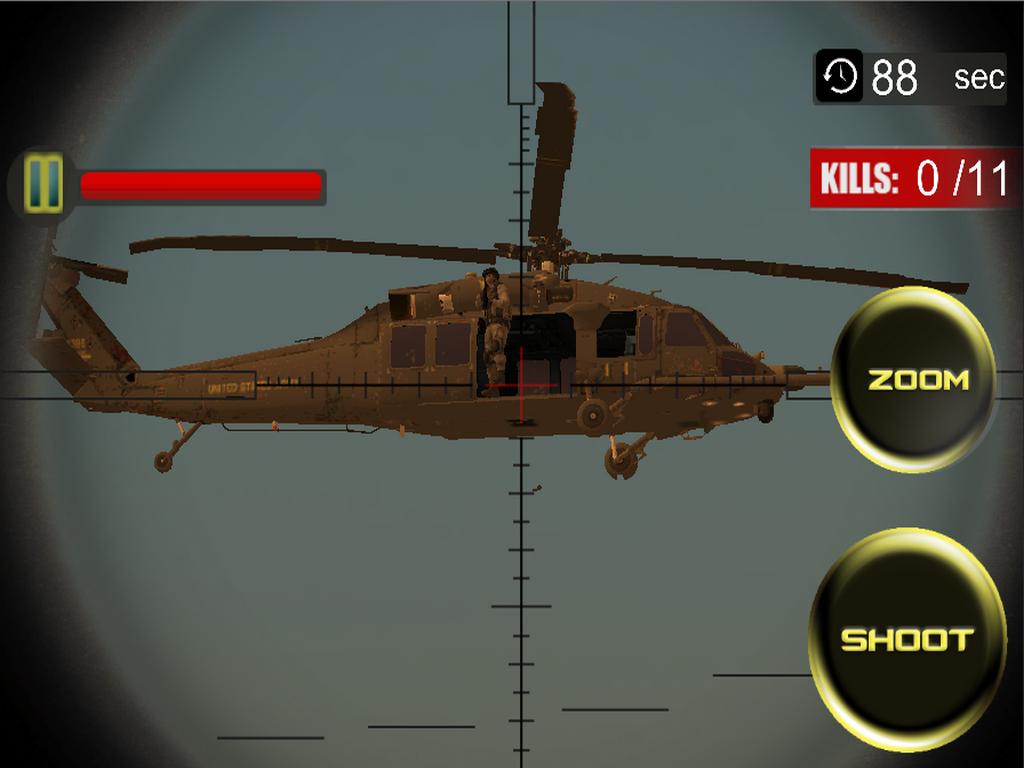Activate the ZOOM scope button
Image resolution: width=1024 pixels, height=768 pixels.
coord(916,380)
